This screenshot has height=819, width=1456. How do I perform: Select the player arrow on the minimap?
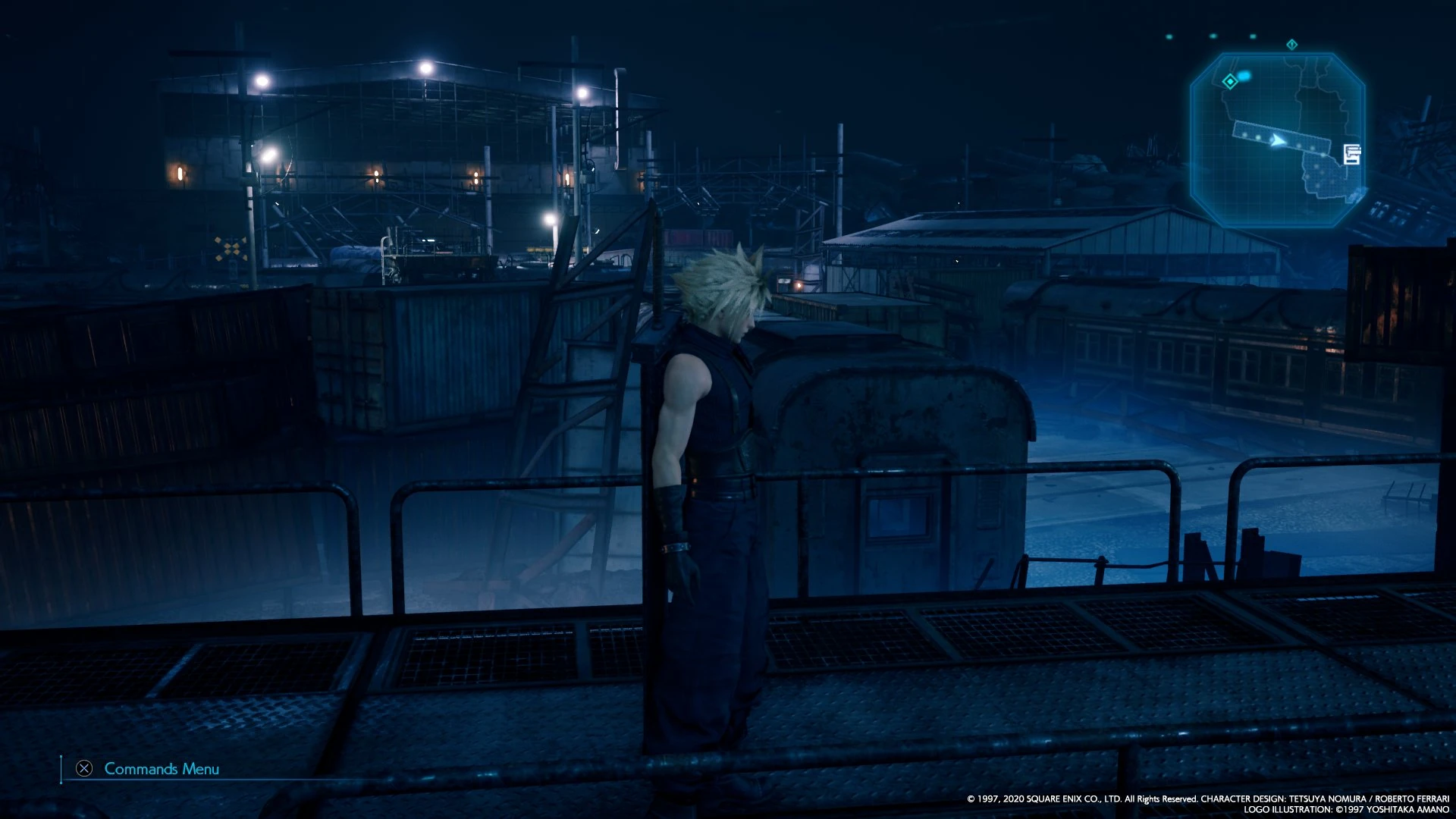(1277, 141)
